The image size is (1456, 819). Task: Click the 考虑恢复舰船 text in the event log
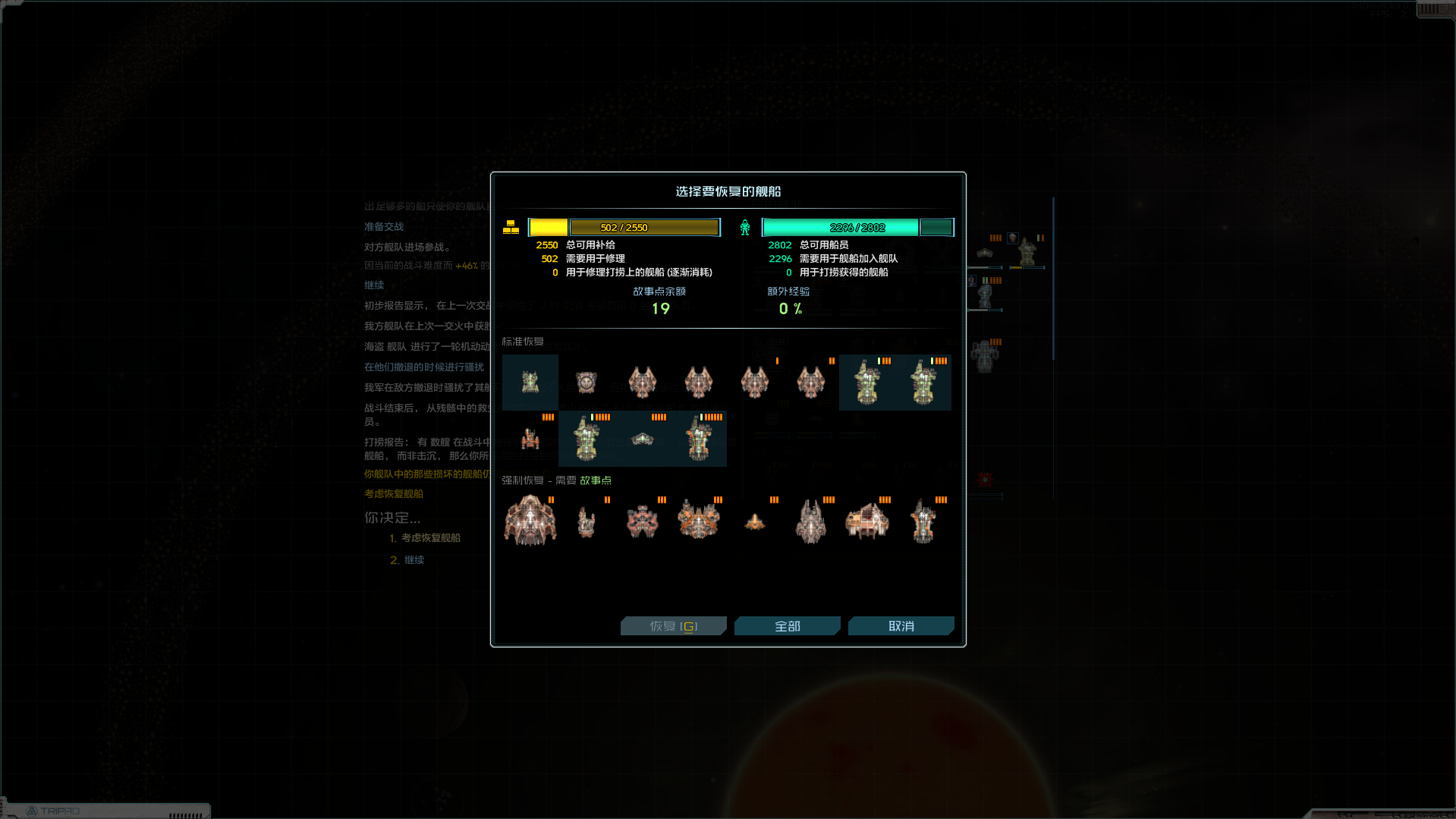(x=393, y=493)
